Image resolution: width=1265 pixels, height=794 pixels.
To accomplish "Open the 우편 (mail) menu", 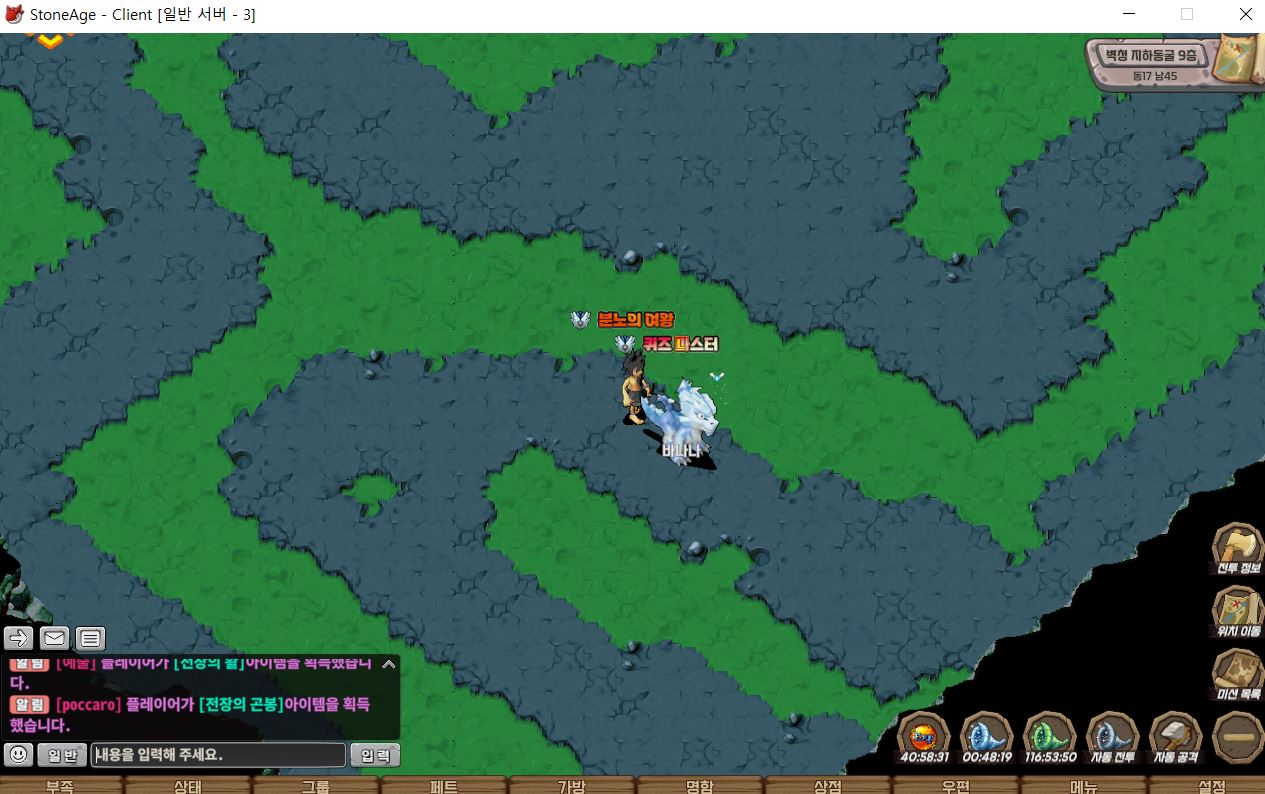I will [x=955, y=785].
